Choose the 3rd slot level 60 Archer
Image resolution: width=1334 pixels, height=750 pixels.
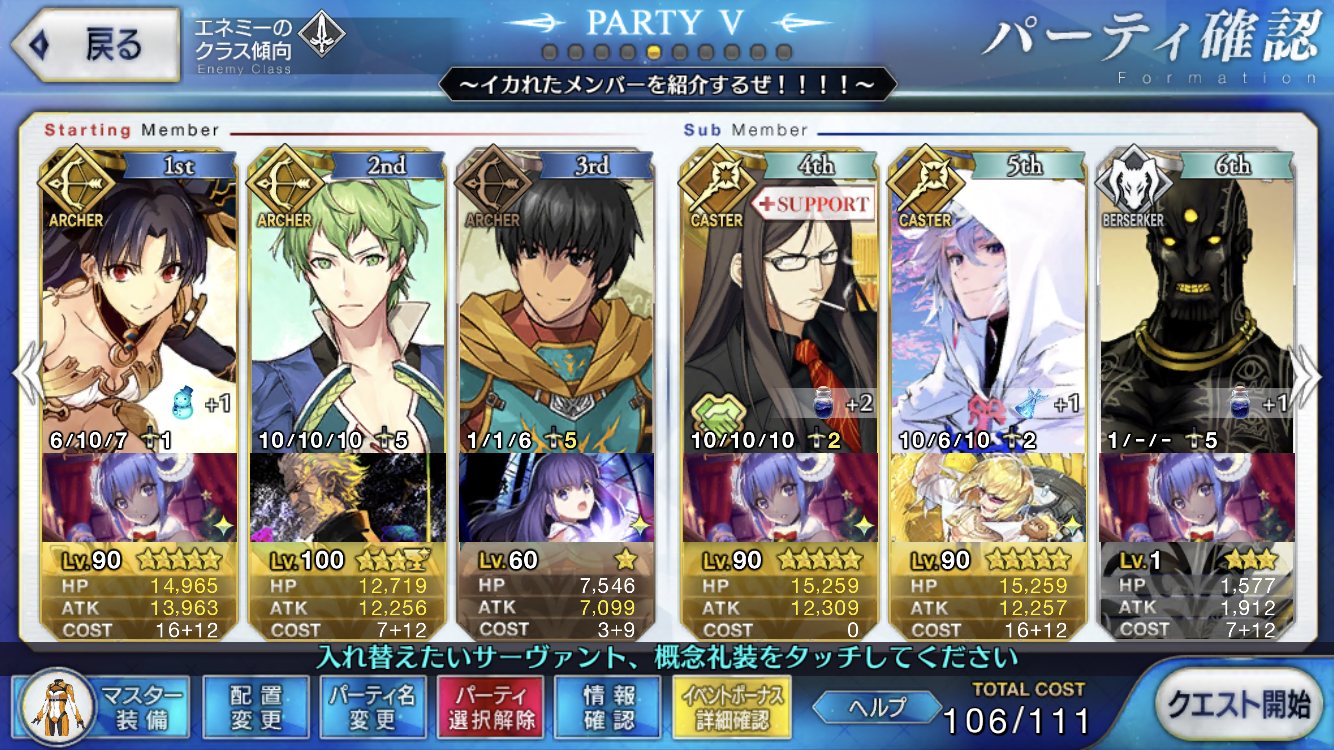point(557,300)
